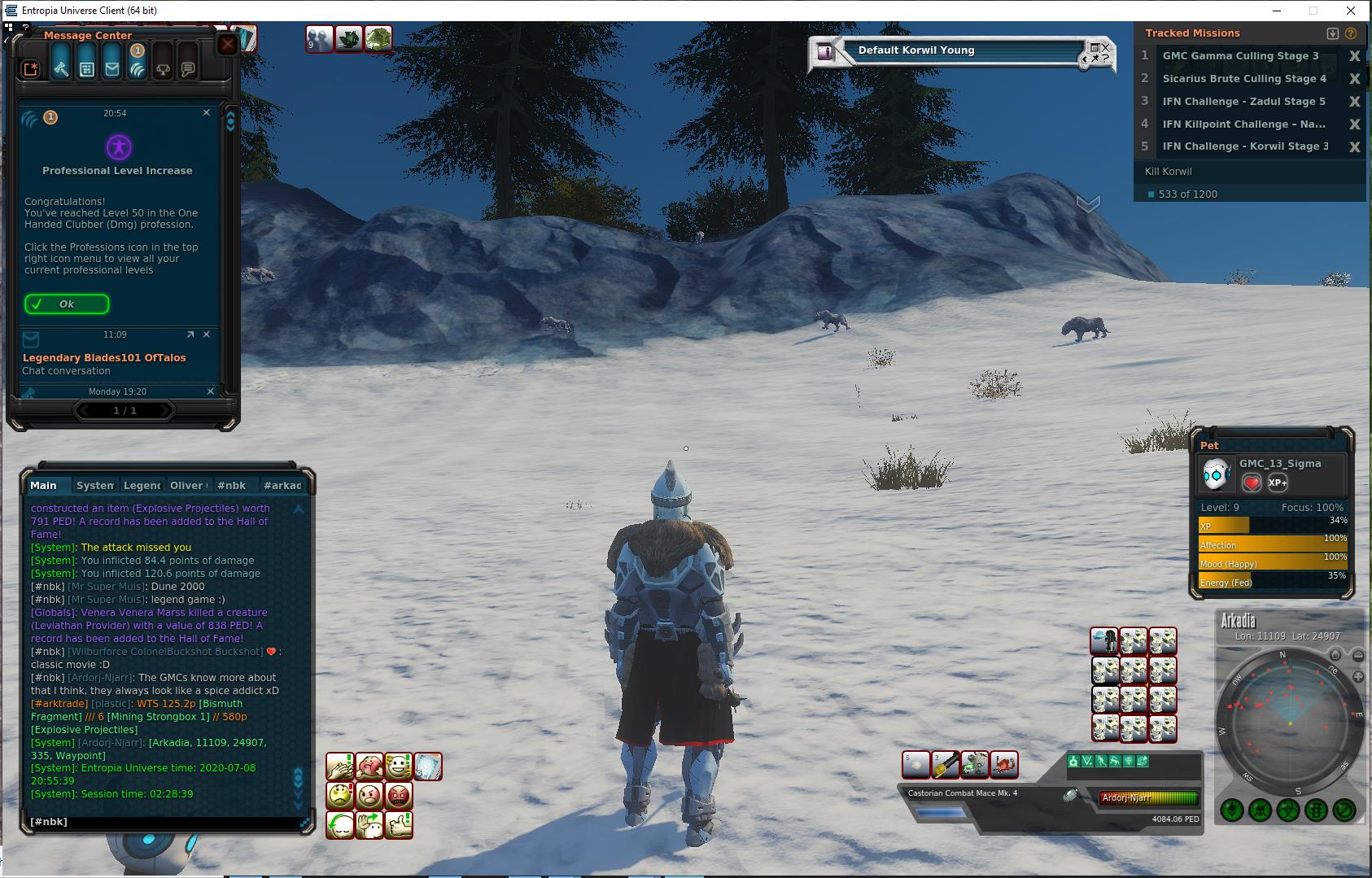The width and height of the screenshot is (1372, 878).
Task: Zoom out the radar with the minus button
Action: pos(1357,656)
